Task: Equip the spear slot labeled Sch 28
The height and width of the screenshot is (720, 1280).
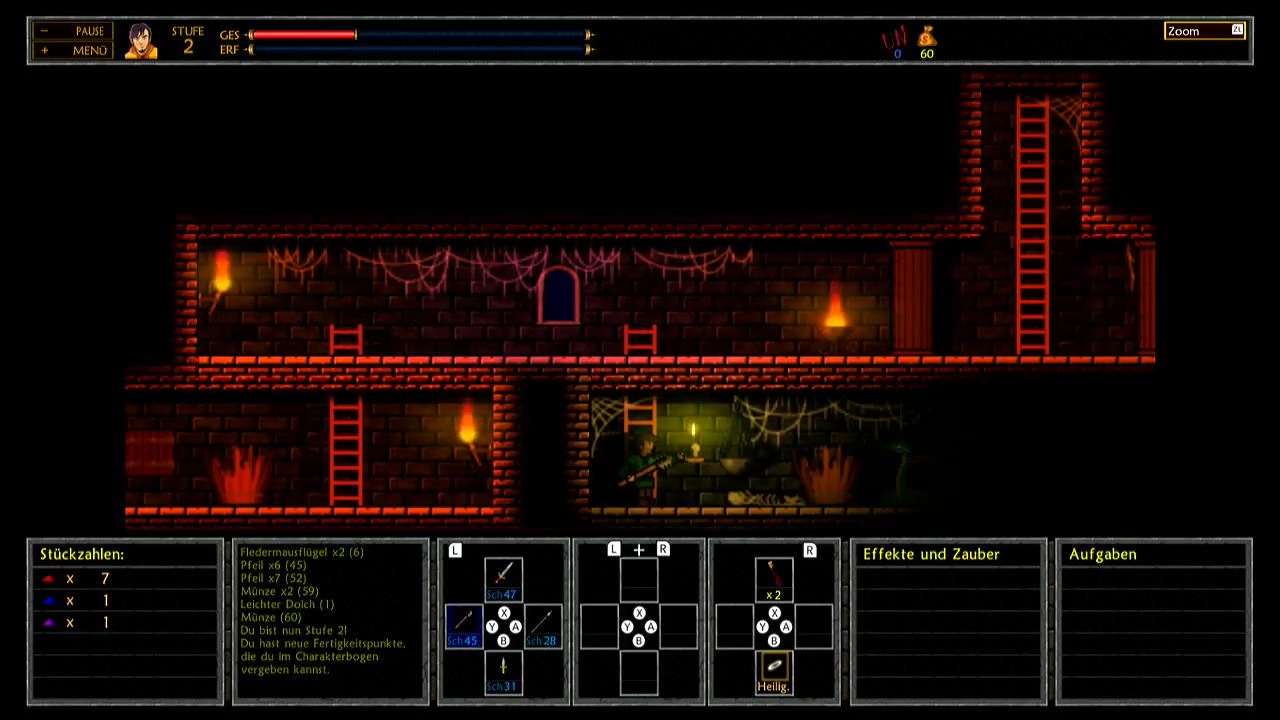Action: tap(543, 626)
